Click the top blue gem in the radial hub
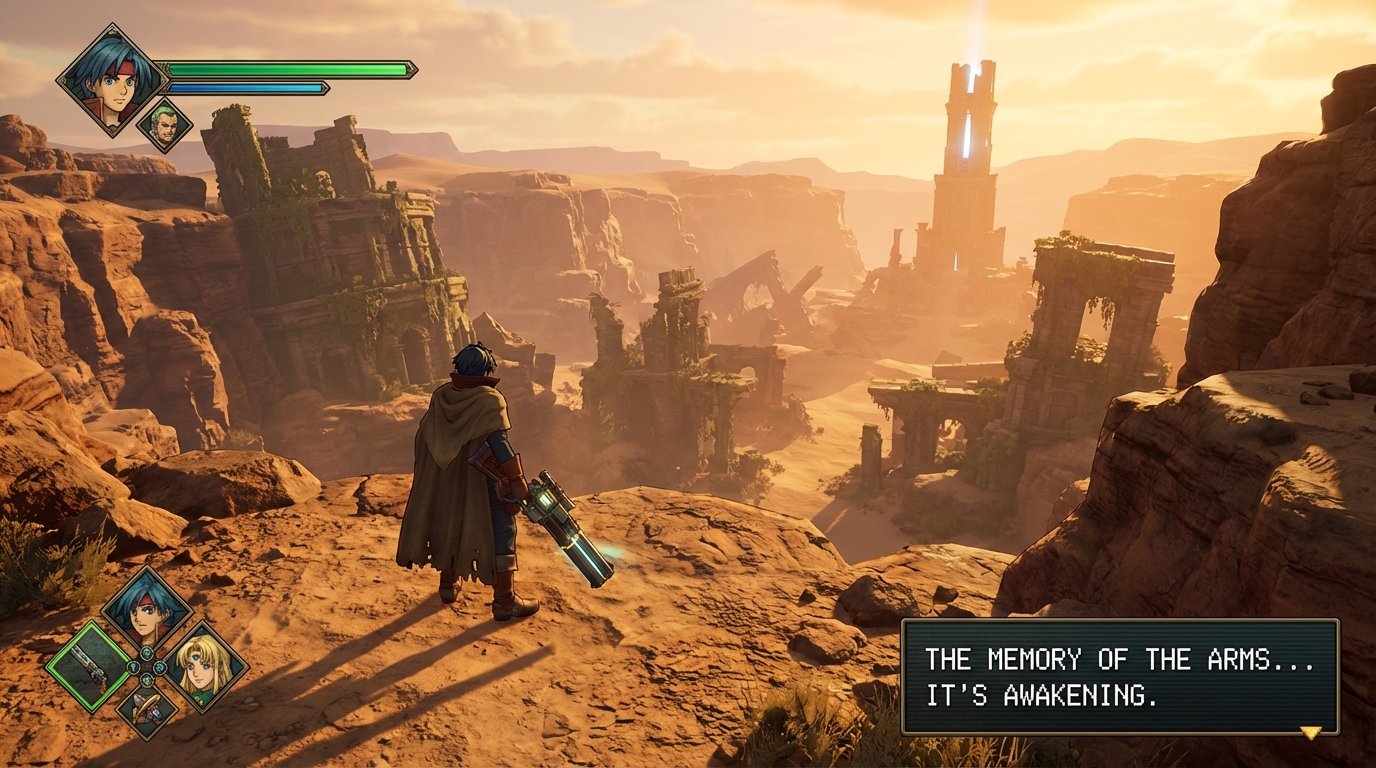1376x768 pixels. (147, 653)
